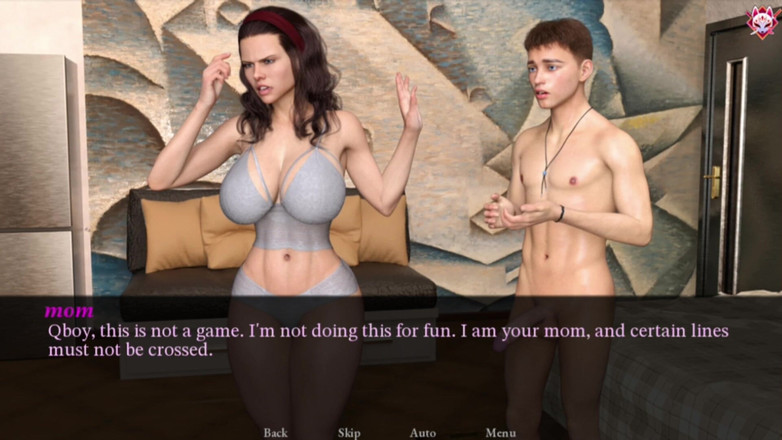Activate the Skip button
782x440 pixels.
point(349,432)
